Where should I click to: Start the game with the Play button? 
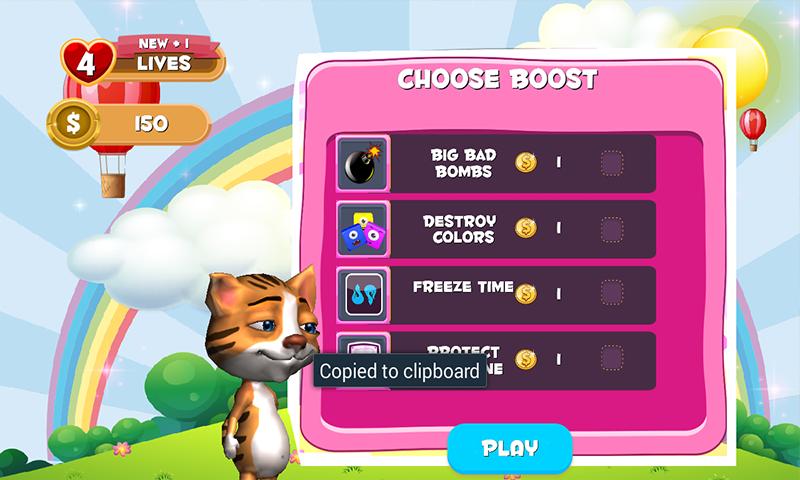510,448
